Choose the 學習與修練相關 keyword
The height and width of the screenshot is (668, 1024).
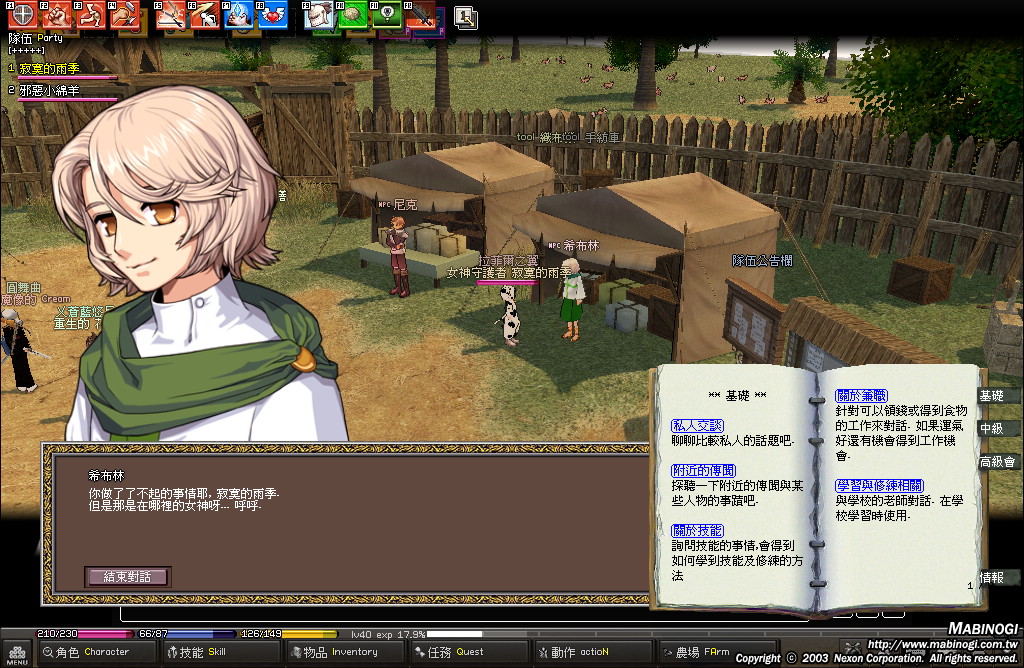click(x=875, y=486)
